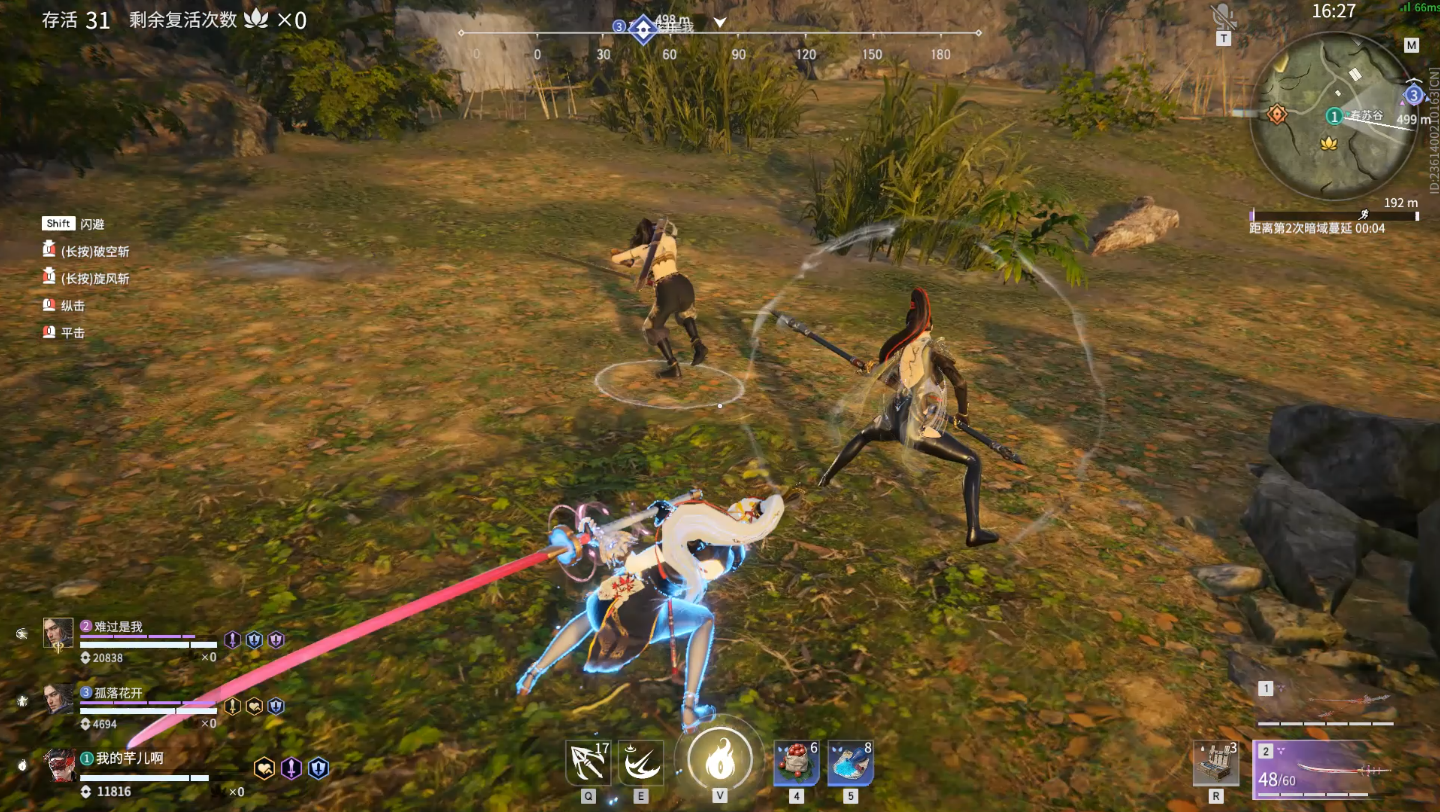Click the golden lotus marker on minimap
This screenshot has height=812, width=1440.
point(1328,143)
